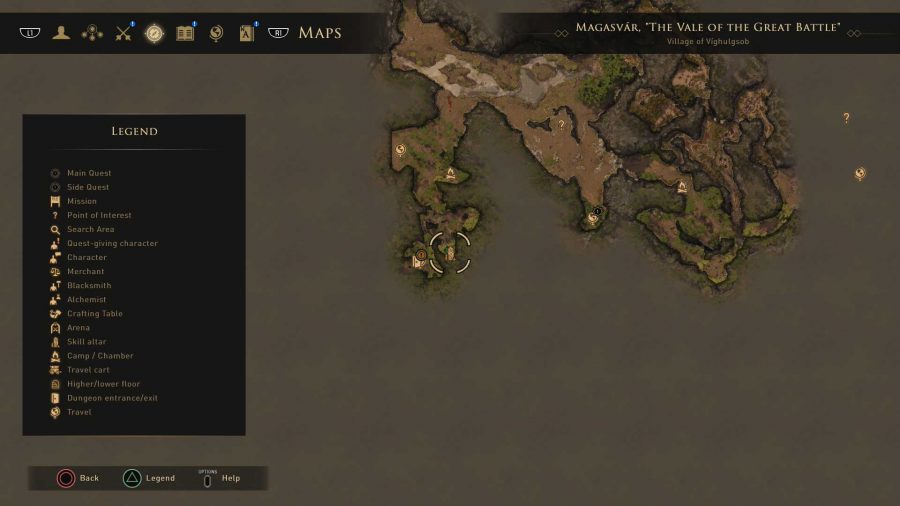Choose the travel marker with the number badge
The width and height of the screenshot is (900, 506).
(594, 216)
